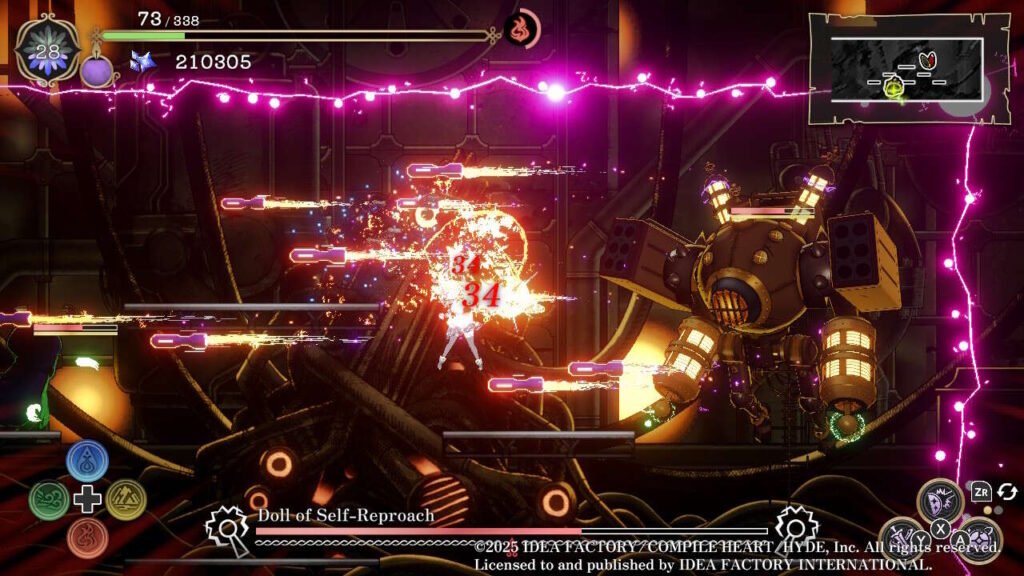Choose the green wind element medallion
This screenshot has width=1024, height=576.
[48, 499]
